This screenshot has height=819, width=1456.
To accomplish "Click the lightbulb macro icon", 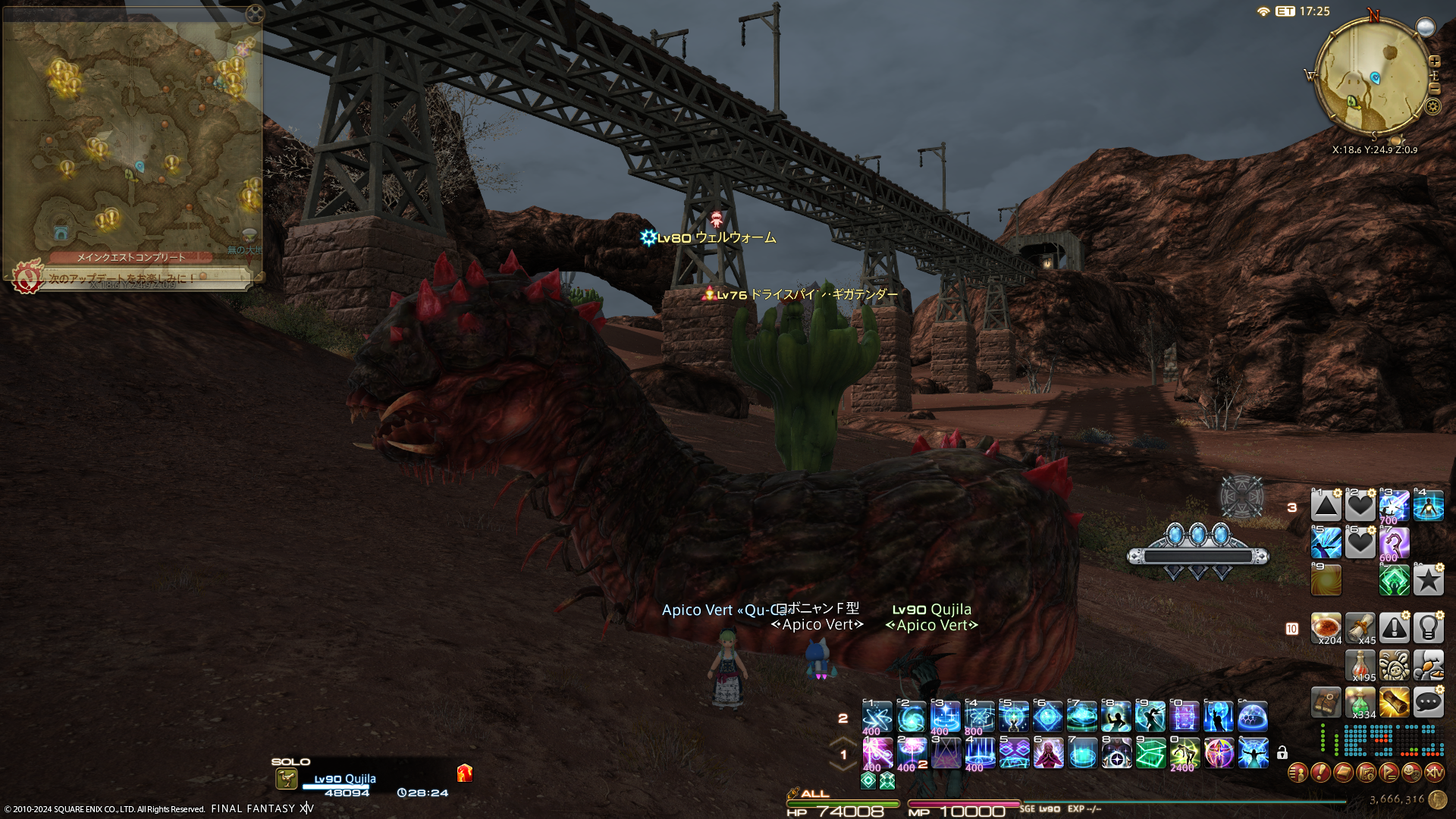I will [1428, 628].
